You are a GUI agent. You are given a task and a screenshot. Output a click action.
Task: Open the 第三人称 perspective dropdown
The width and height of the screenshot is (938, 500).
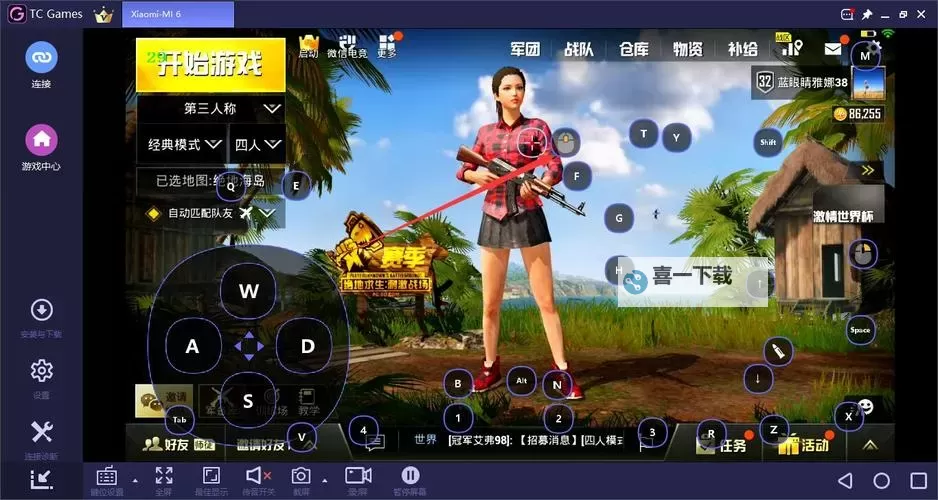(211, 108)
